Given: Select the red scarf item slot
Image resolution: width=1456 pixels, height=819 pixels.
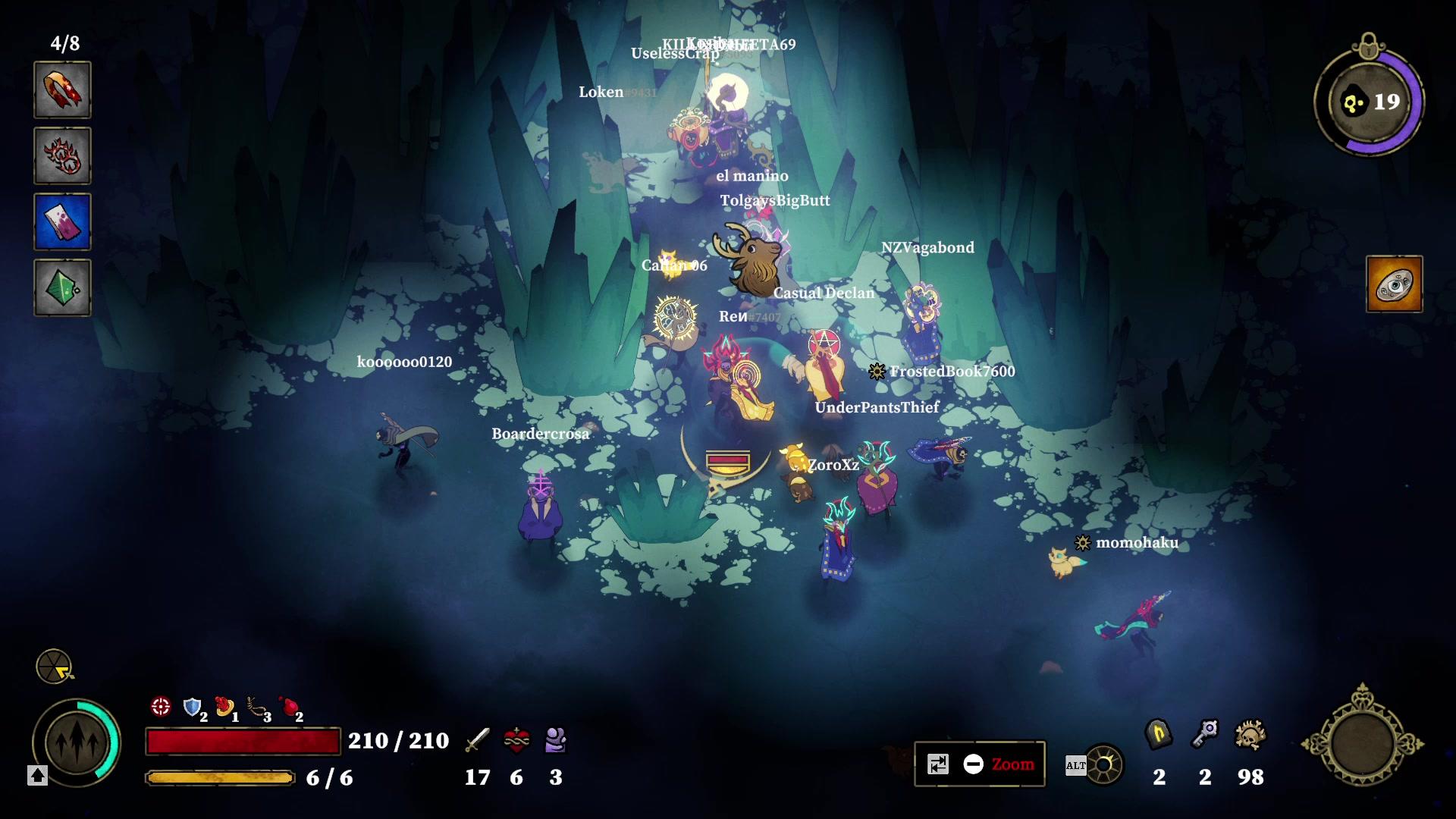Looking at the screenshot, I should click(62, 90).
